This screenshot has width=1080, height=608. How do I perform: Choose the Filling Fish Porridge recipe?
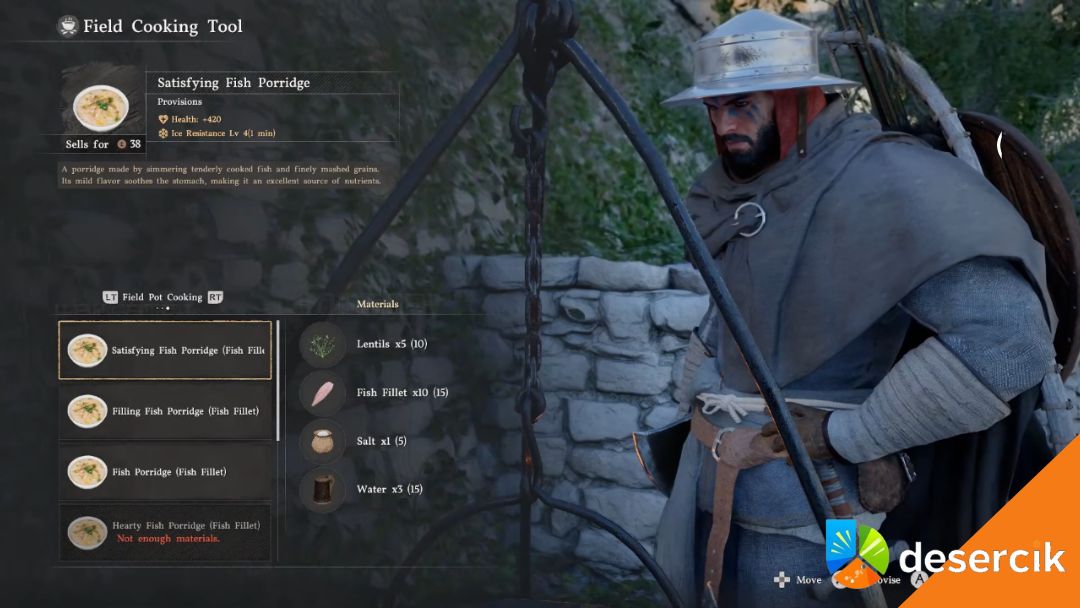tap(165, 411)
